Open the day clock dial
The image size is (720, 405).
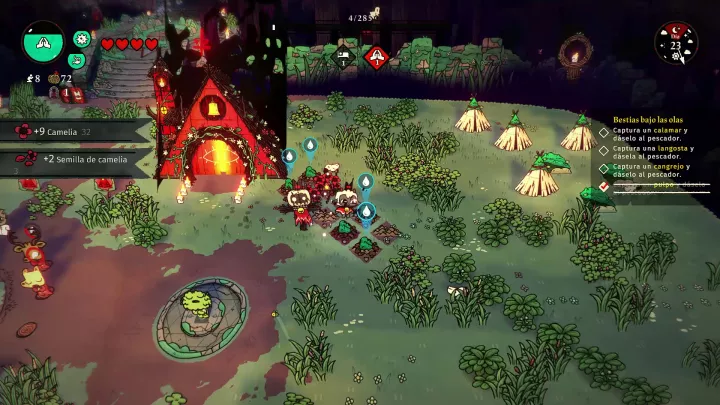(x=676, y=42)
